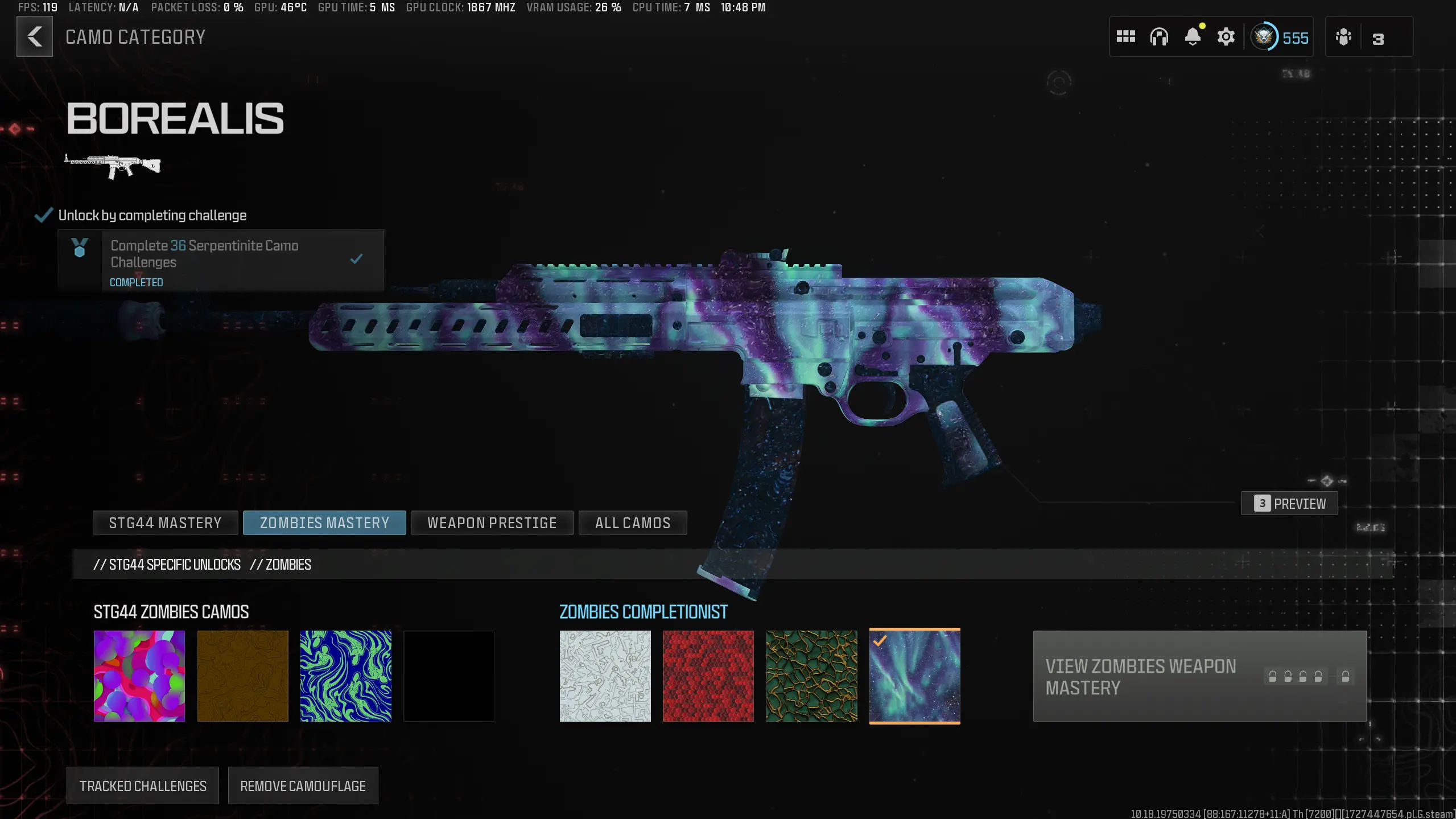Open the social/channels grid icon

click(1126, 36)
